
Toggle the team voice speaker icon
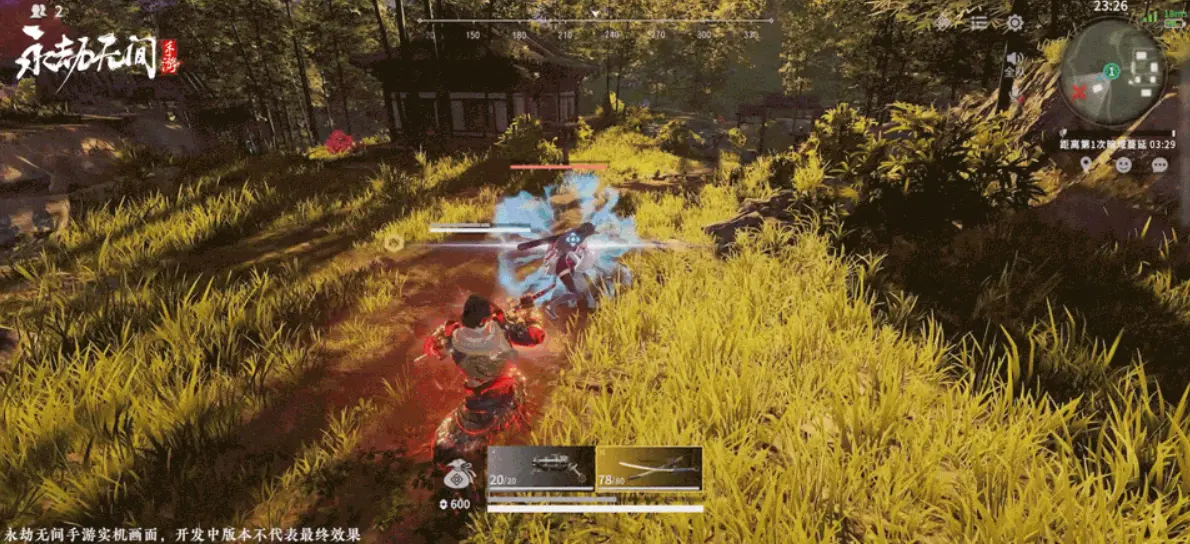1013,60
